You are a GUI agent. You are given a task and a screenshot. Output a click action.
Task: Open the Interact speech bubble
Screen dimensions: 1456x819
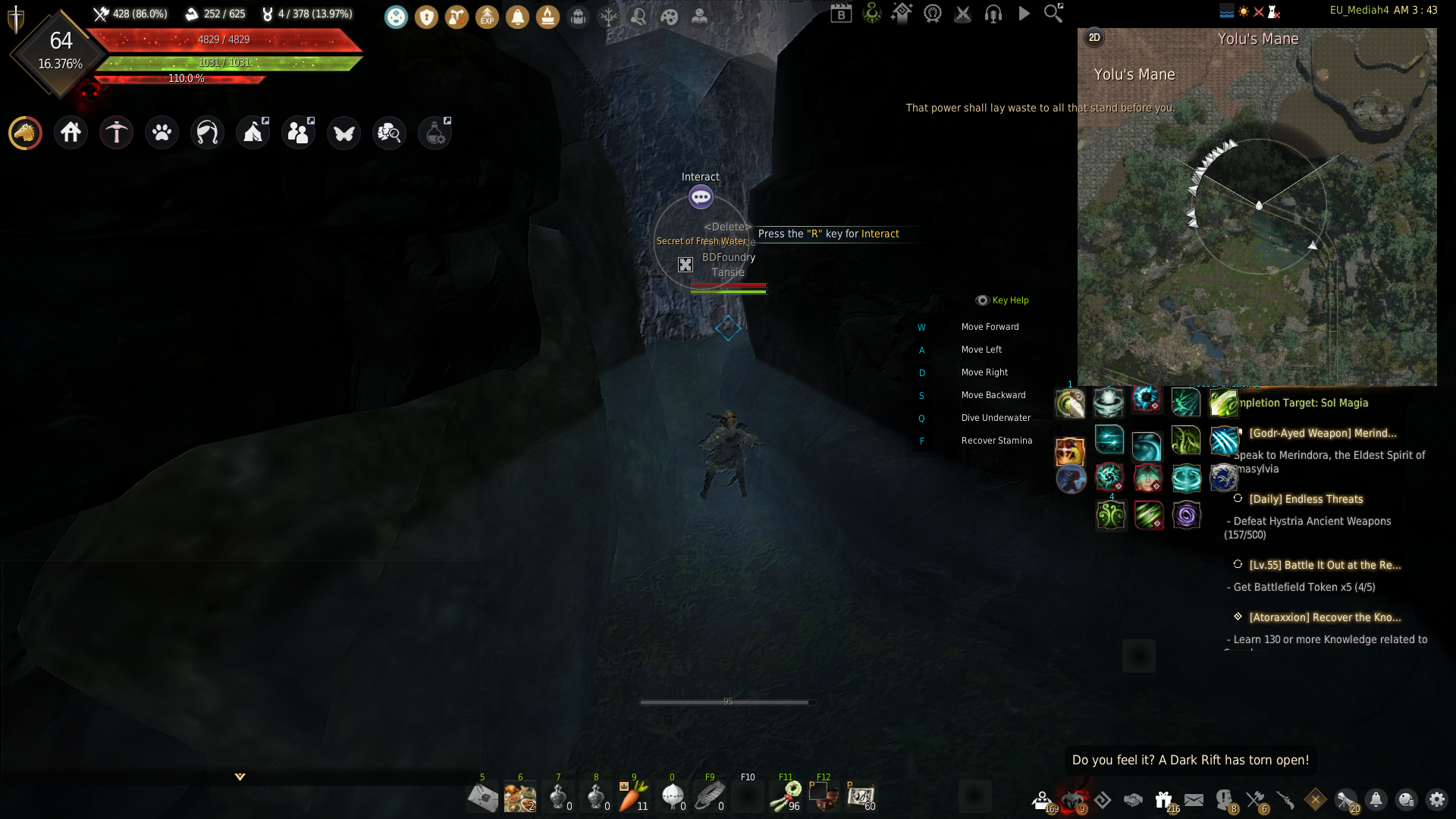(701, 197)
